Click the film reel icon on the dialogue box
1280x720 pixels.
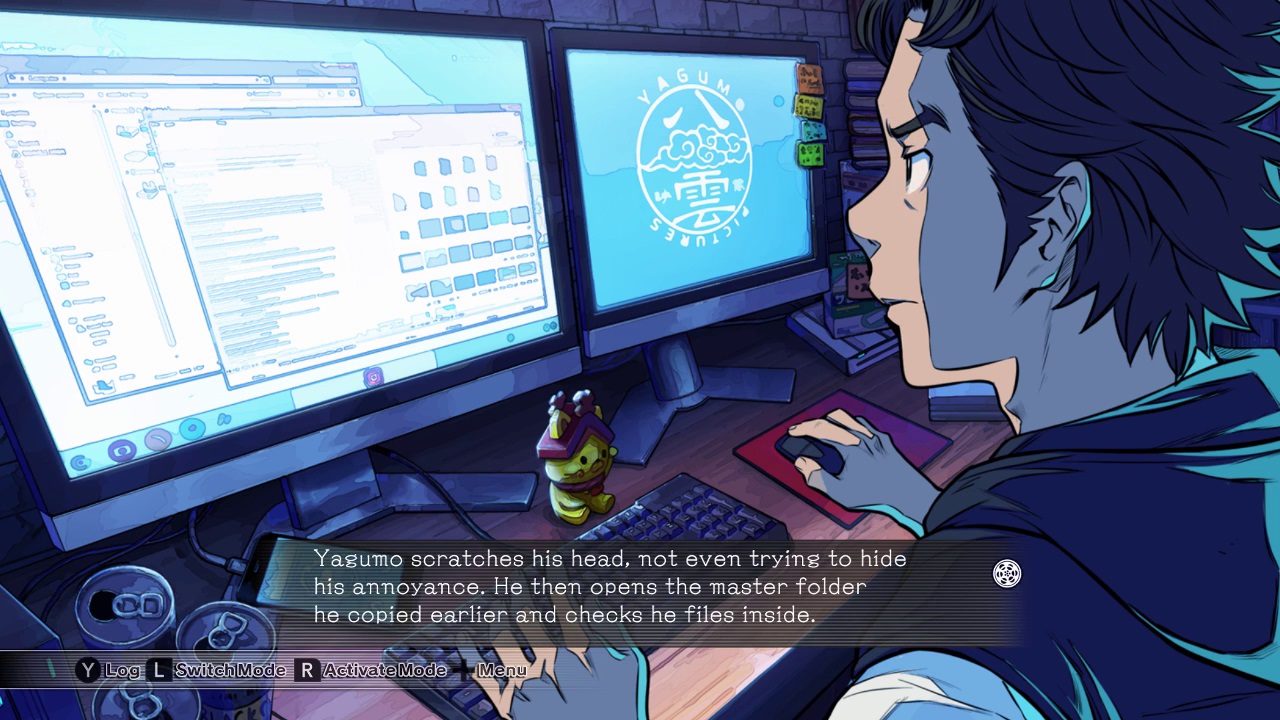pos(1007,575)
